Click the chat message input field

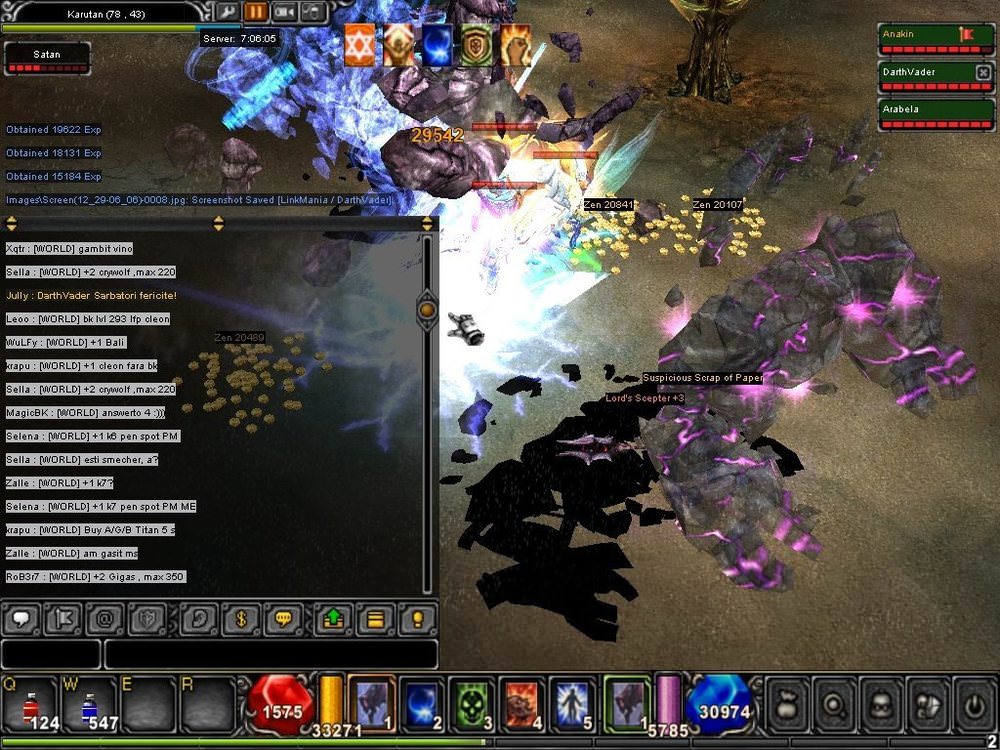270,654
